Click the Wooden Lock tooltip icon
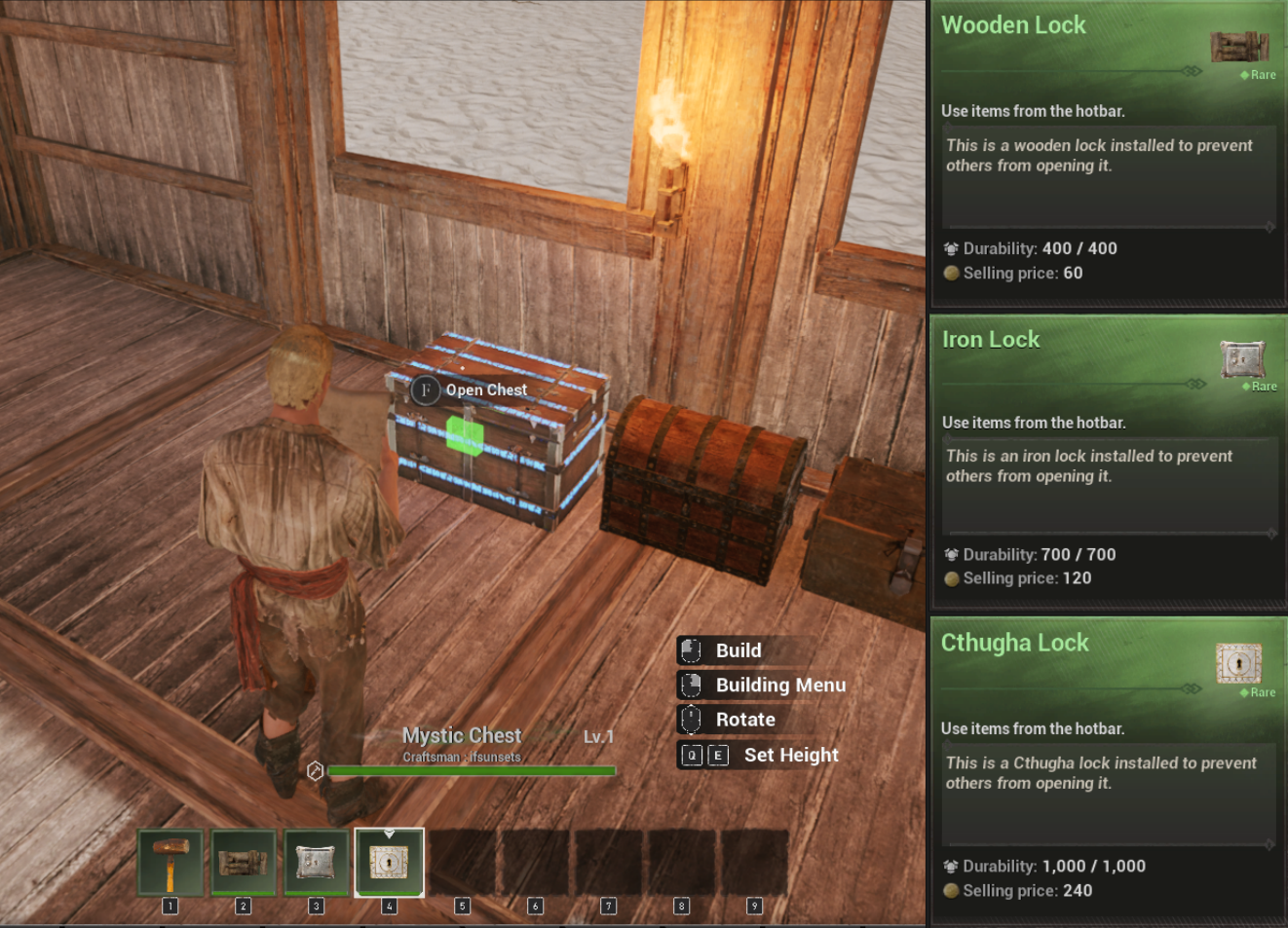Screen dimensions: 1288x928 [1239, 46]
